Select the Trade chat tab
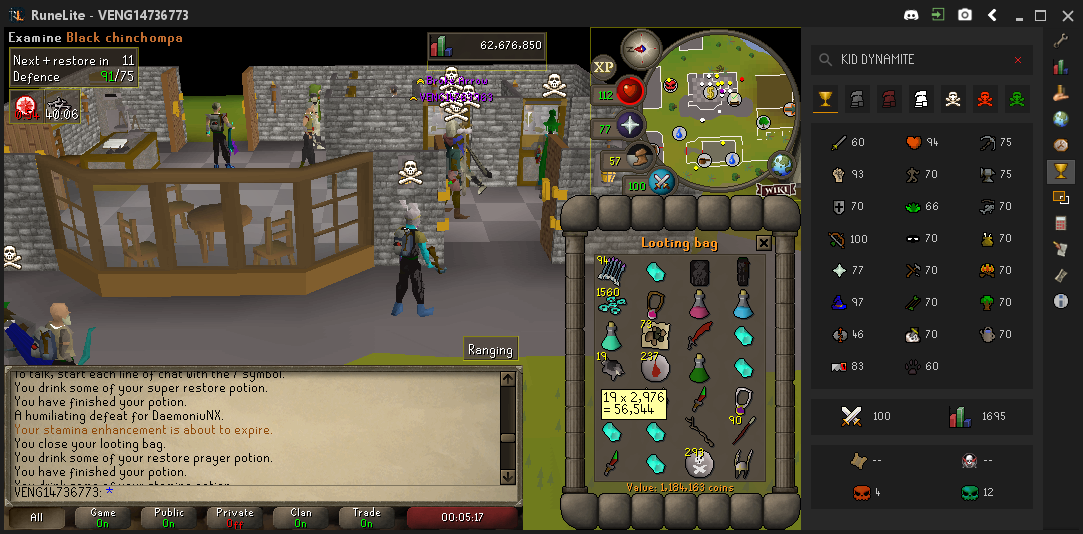This screenshot has height=534, width=1083. pyautogui.click(x=366, y=517)
